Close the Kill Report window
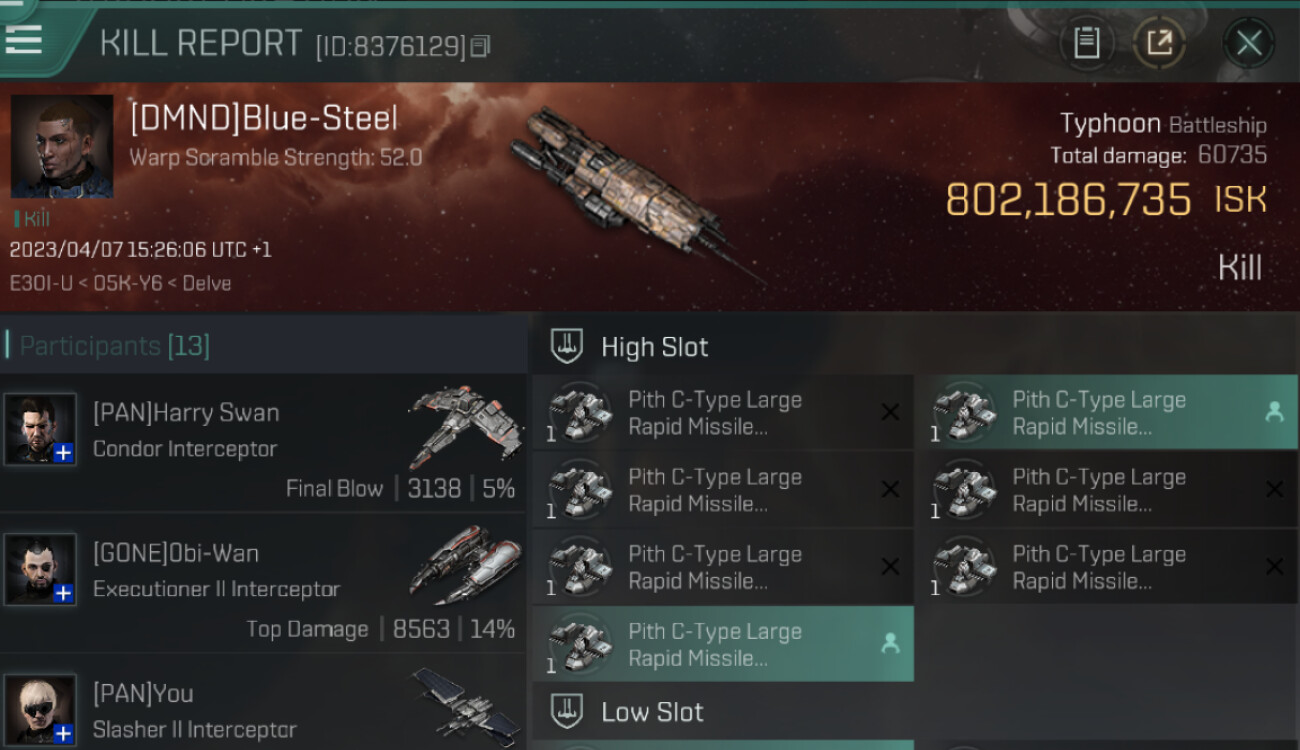 coord(1248,43)
